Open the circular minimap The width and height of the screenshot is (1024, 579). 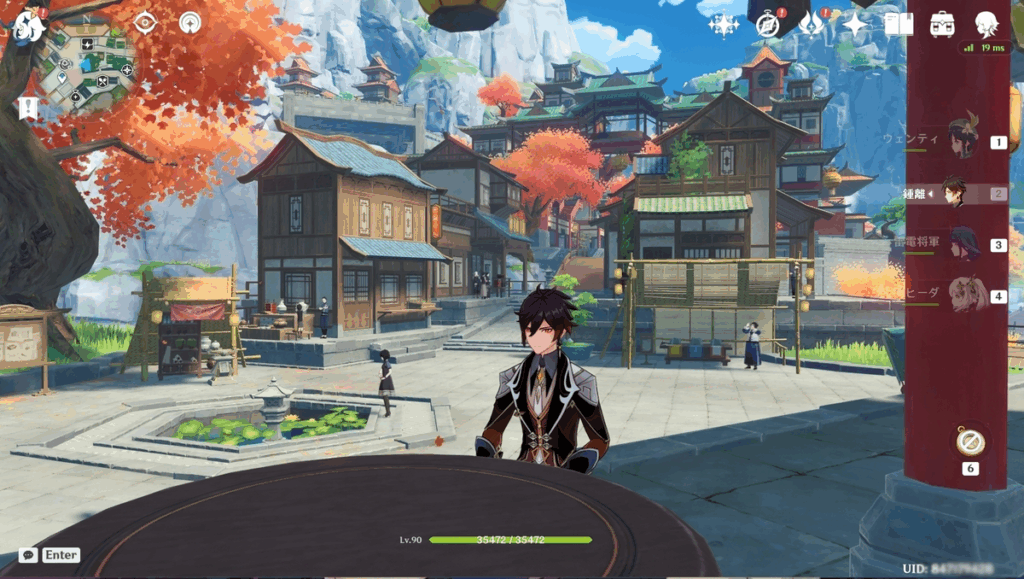coord(90,66)
